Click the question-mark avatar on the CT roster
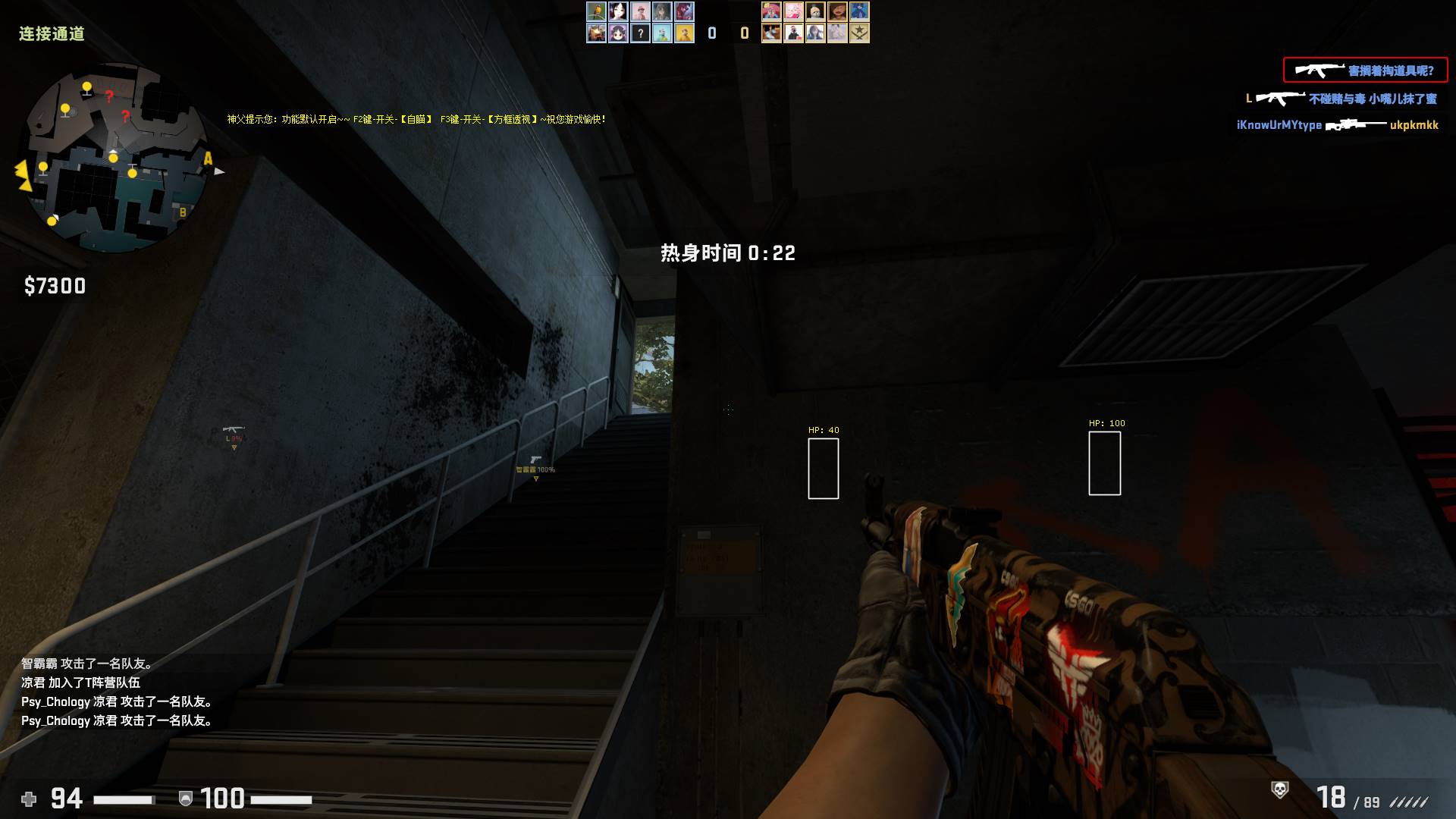The image size is (1456, 819). pyautogui.click(x=640, y=33)
